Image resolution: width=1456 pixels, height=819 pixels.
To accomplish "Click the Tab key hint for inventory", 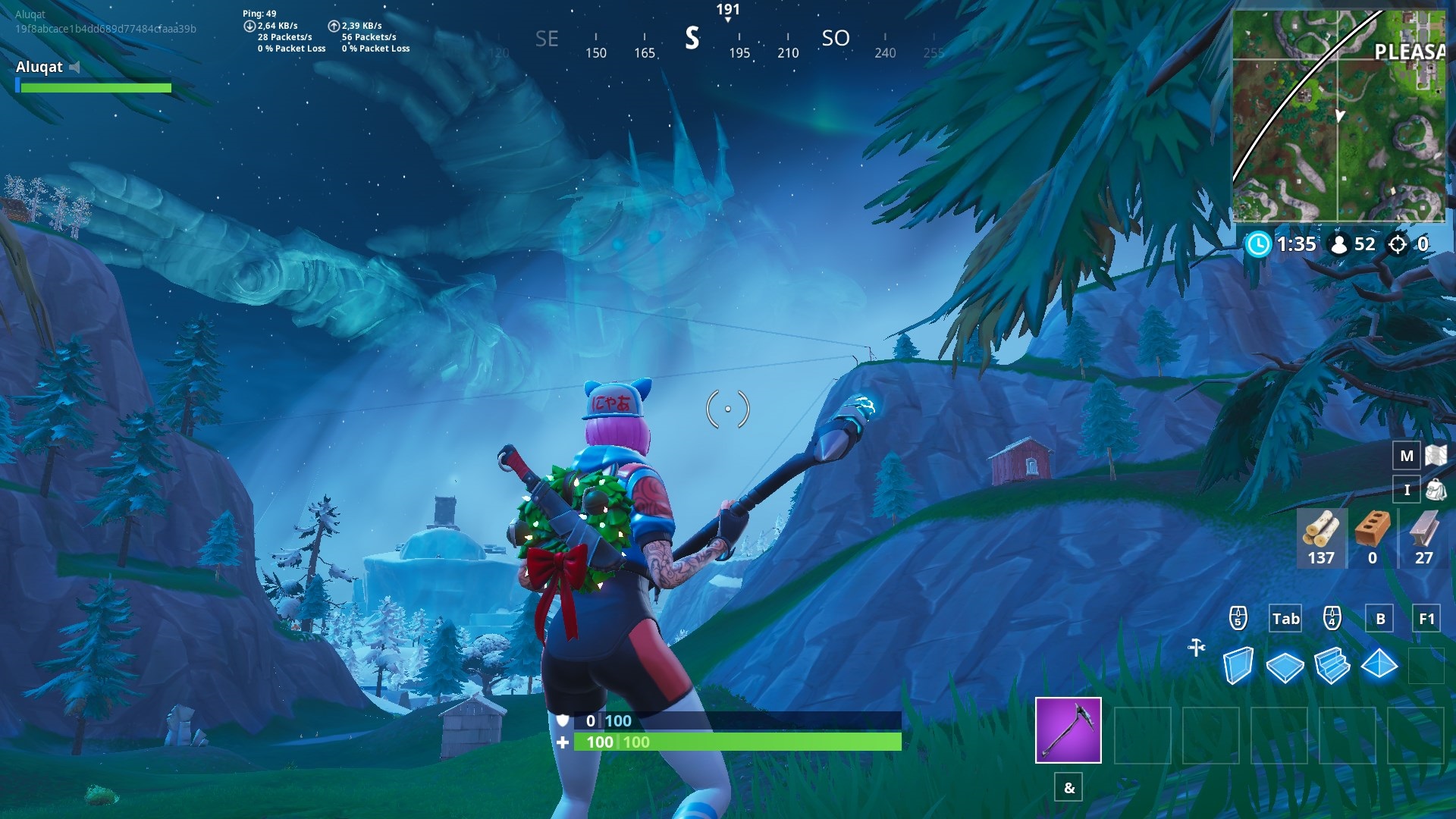I will click(1285, 619).
